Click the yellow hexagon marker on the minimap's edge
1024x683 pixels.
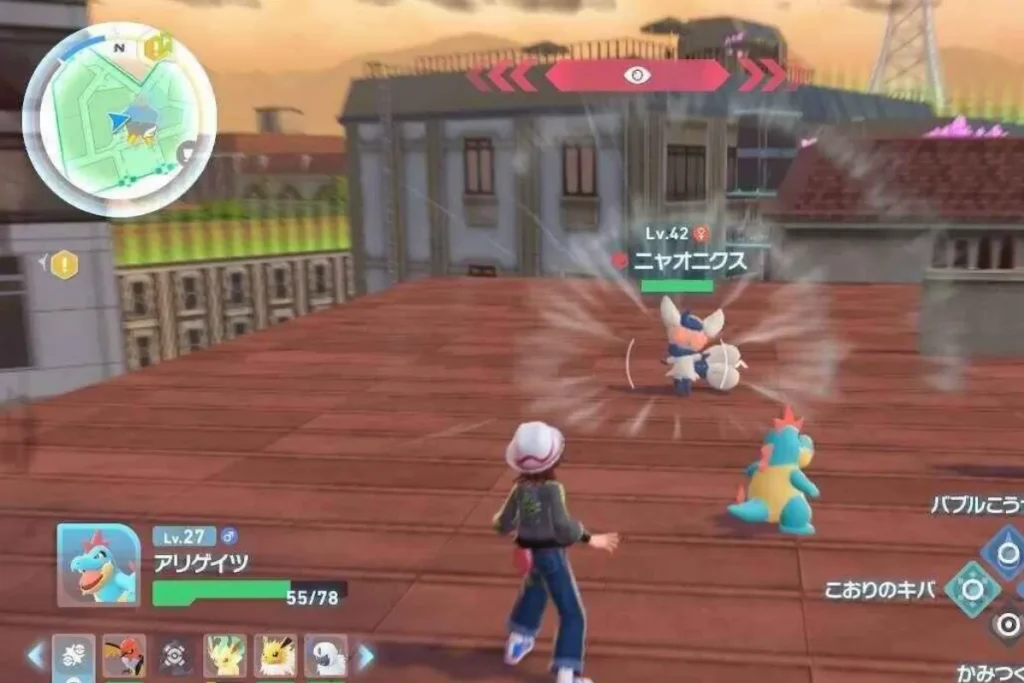tap(158, 47)
